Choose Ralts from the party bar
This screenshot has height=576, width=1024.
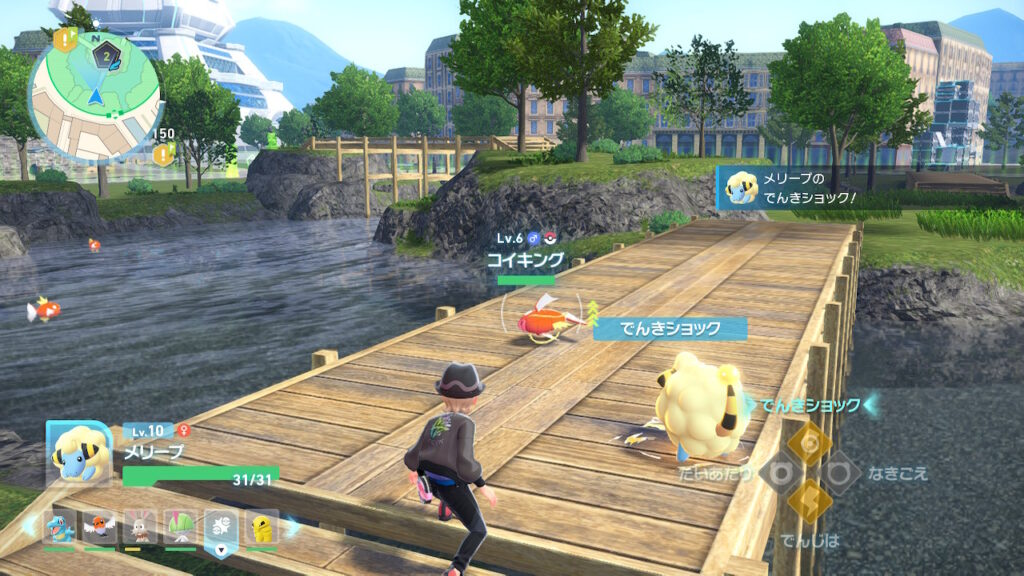[x=180, y=526]
